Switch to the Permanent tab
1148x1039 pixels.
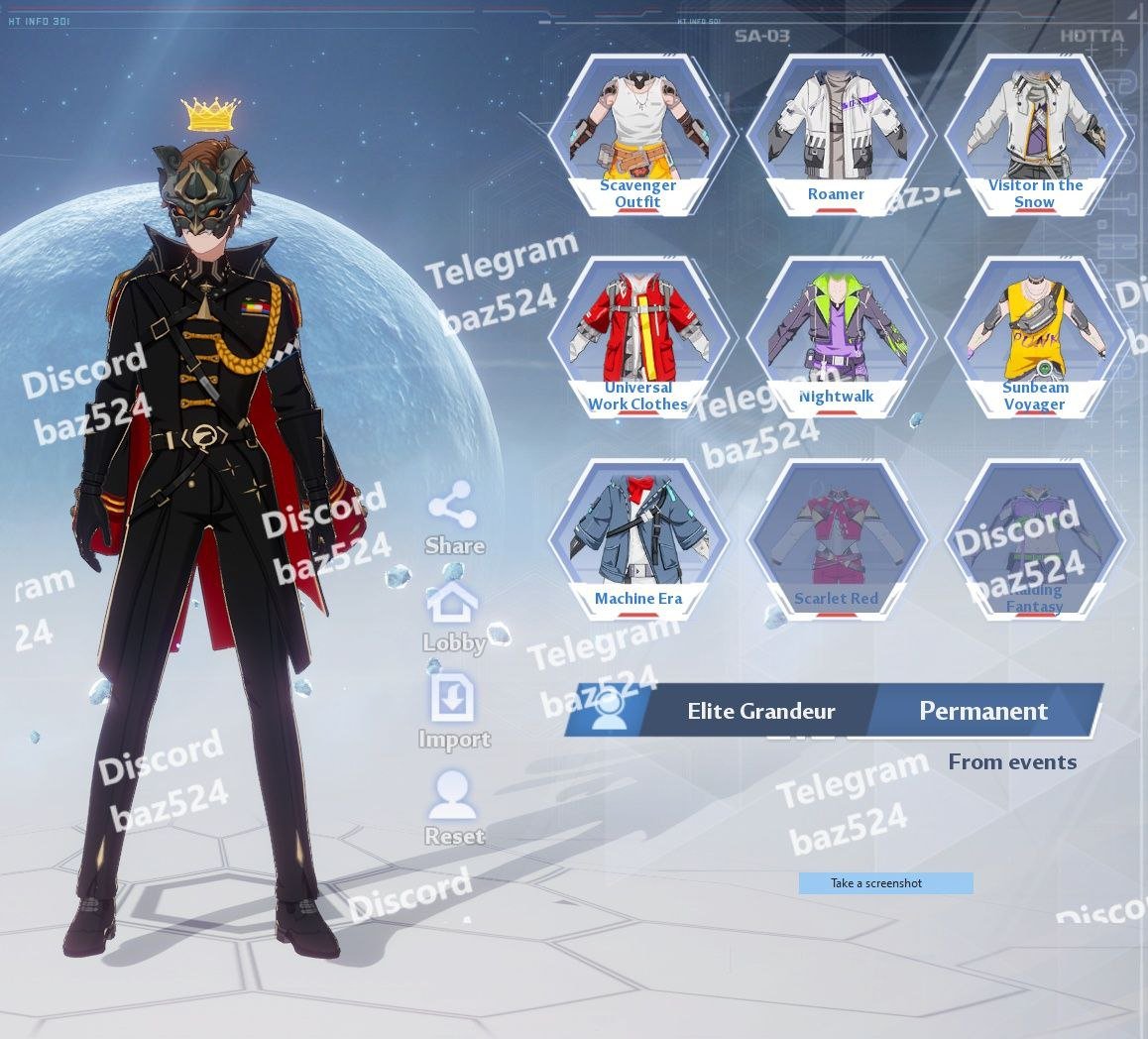(983, 711)
